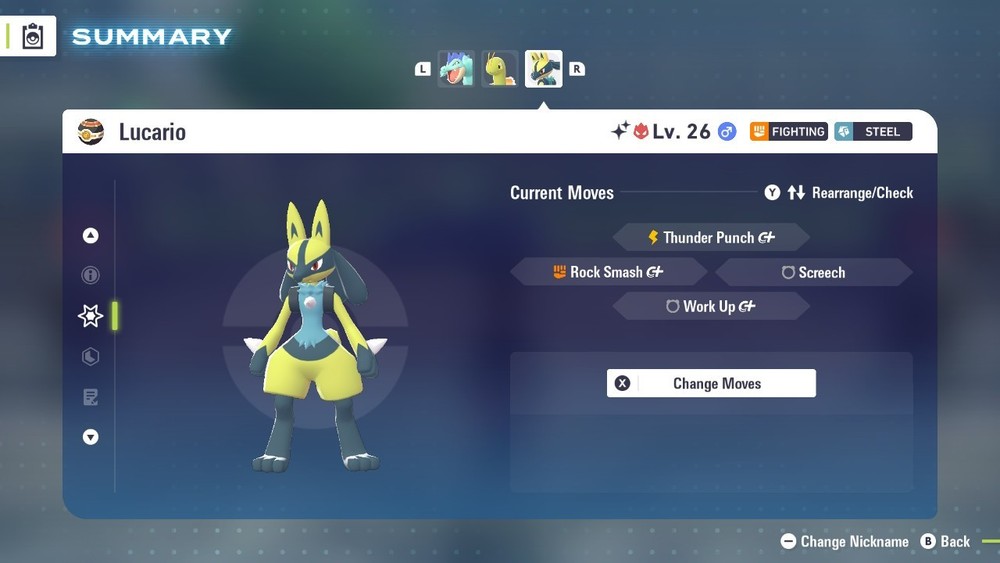Open the notes page tab
Viewport: 1000px width, 563px height.
(91, 398)
